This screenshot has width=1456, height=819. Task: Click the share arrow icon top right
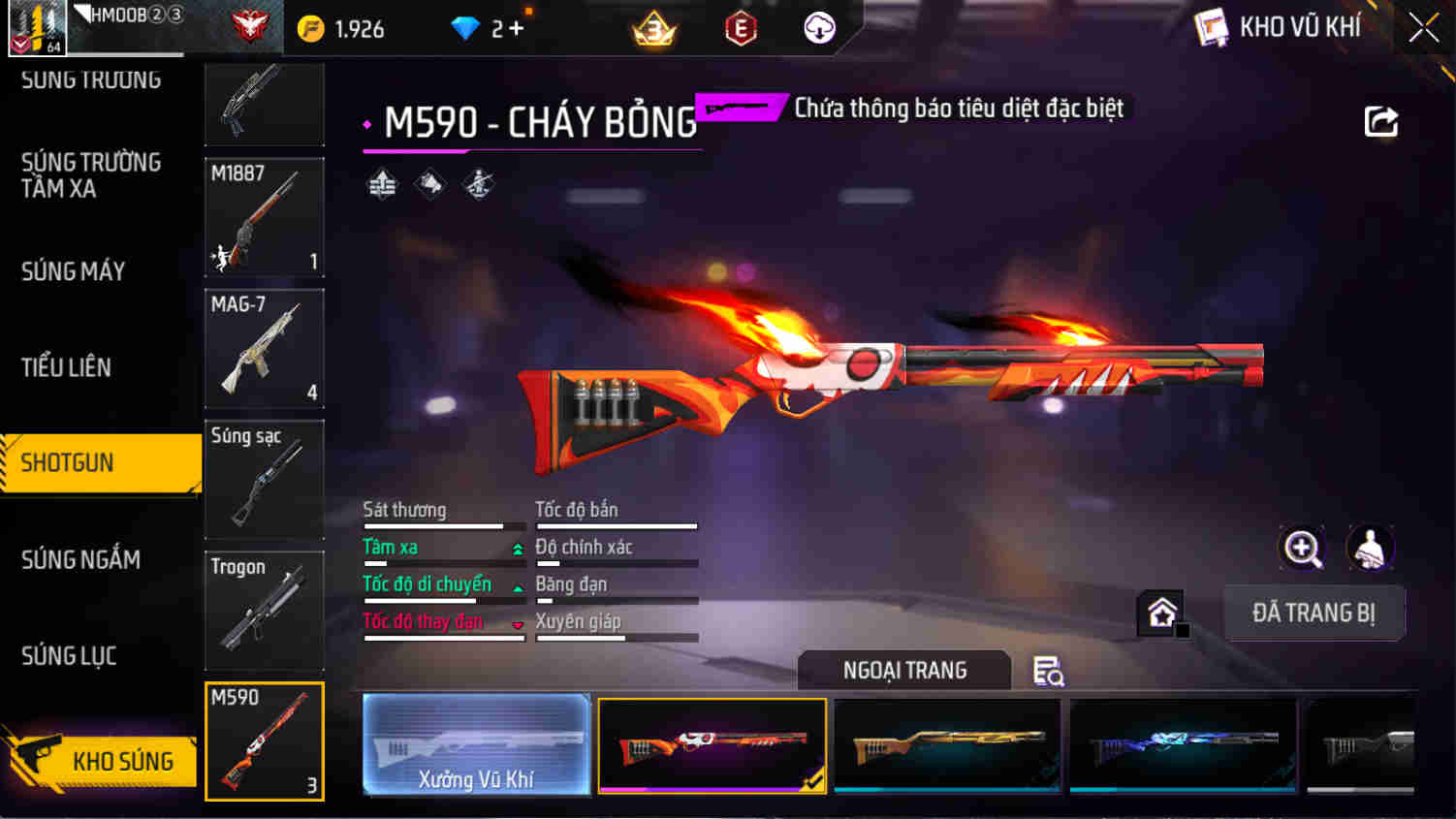coord(1380,121)
